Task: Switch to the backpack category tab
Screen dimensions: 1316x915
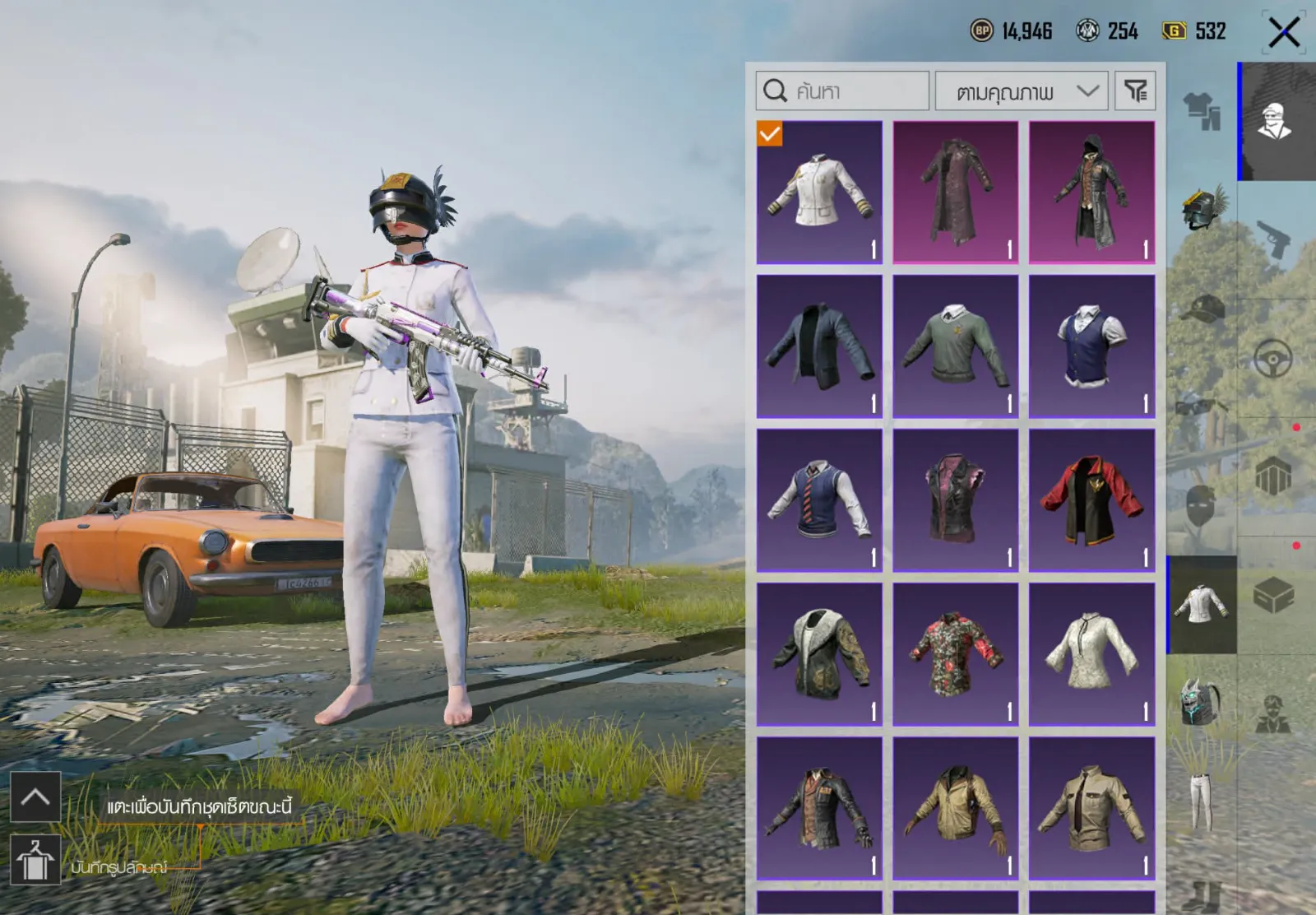Action: click(x=1202, y=704)
